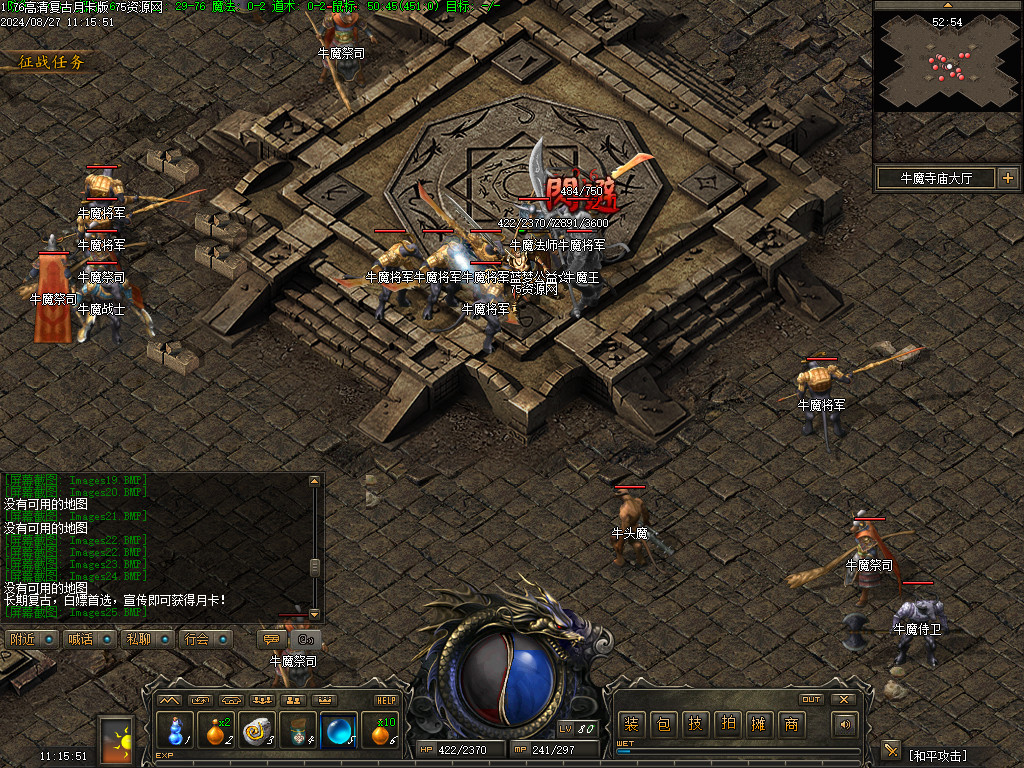Open the 征战任务 quest tracker
Image resolution: width=1024 pixels, height=768 pixels.
pos(52,62)
